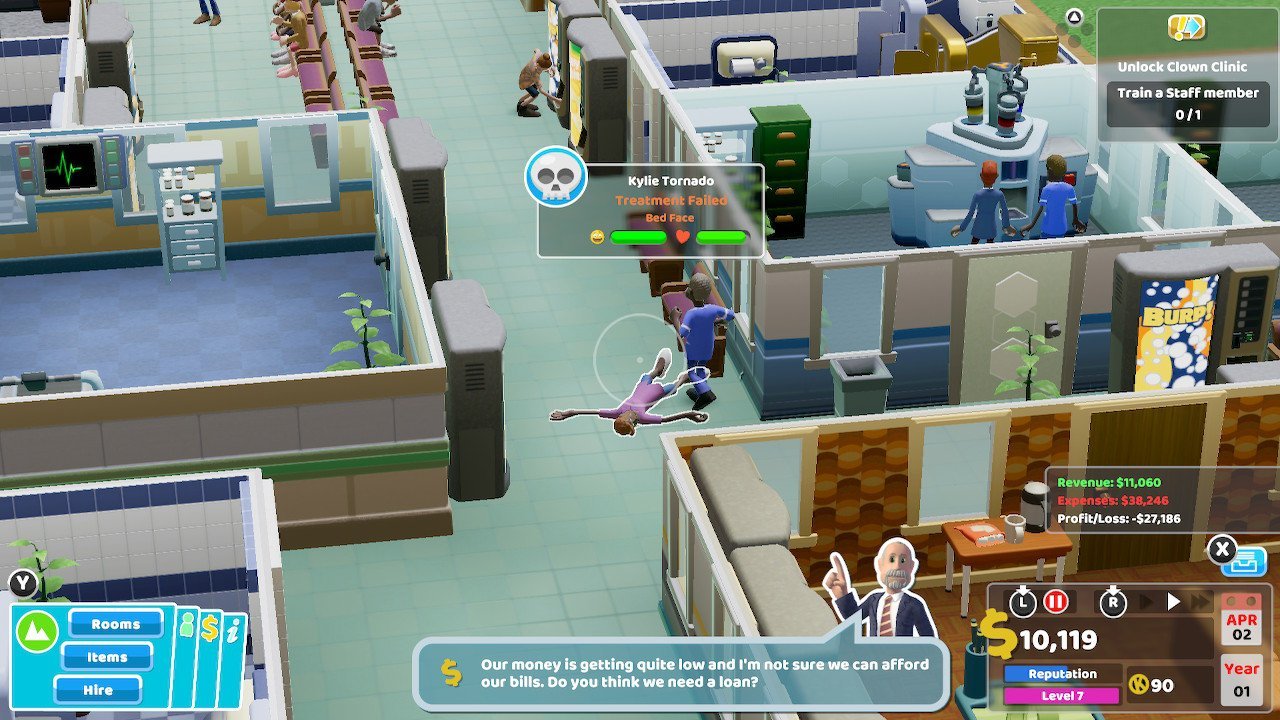This screenshot has height=720, width=1280.
Task: Resume normal play speed
Action: [x=1172, y=601]
